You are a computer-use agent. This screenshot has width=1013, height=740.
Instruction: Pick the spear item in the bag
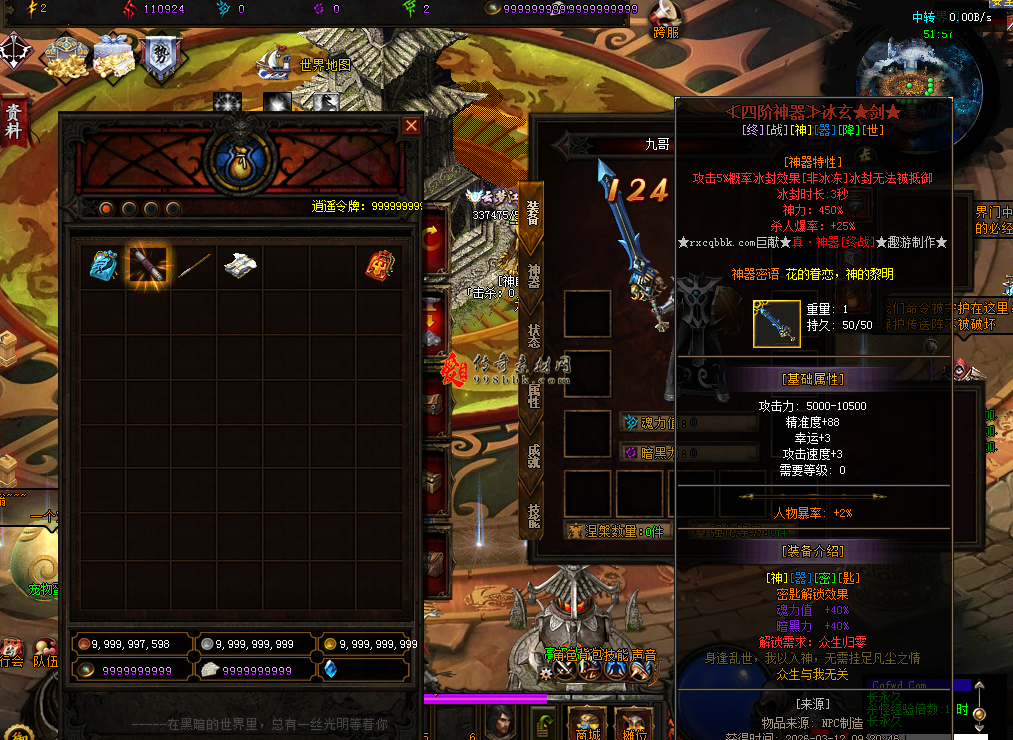pos(194,265)
